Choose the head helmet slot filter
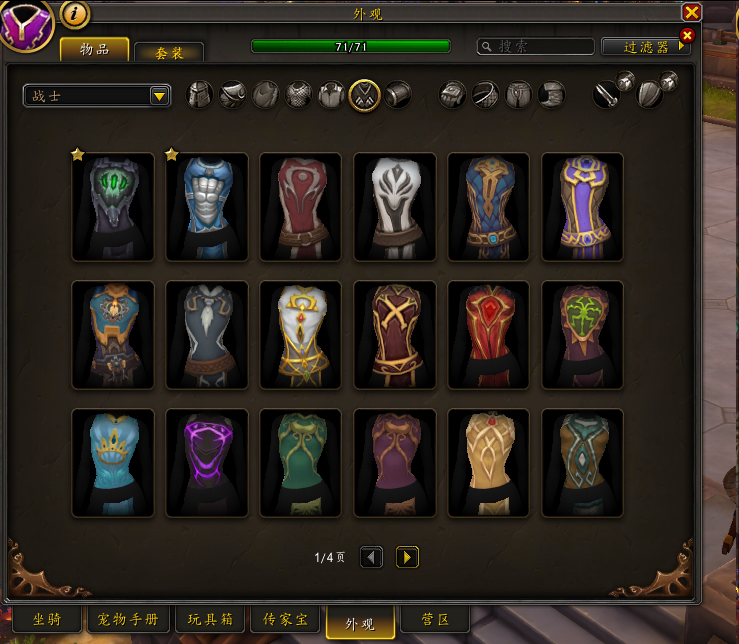This screenshot has height=644, width=739. (200, 95)
